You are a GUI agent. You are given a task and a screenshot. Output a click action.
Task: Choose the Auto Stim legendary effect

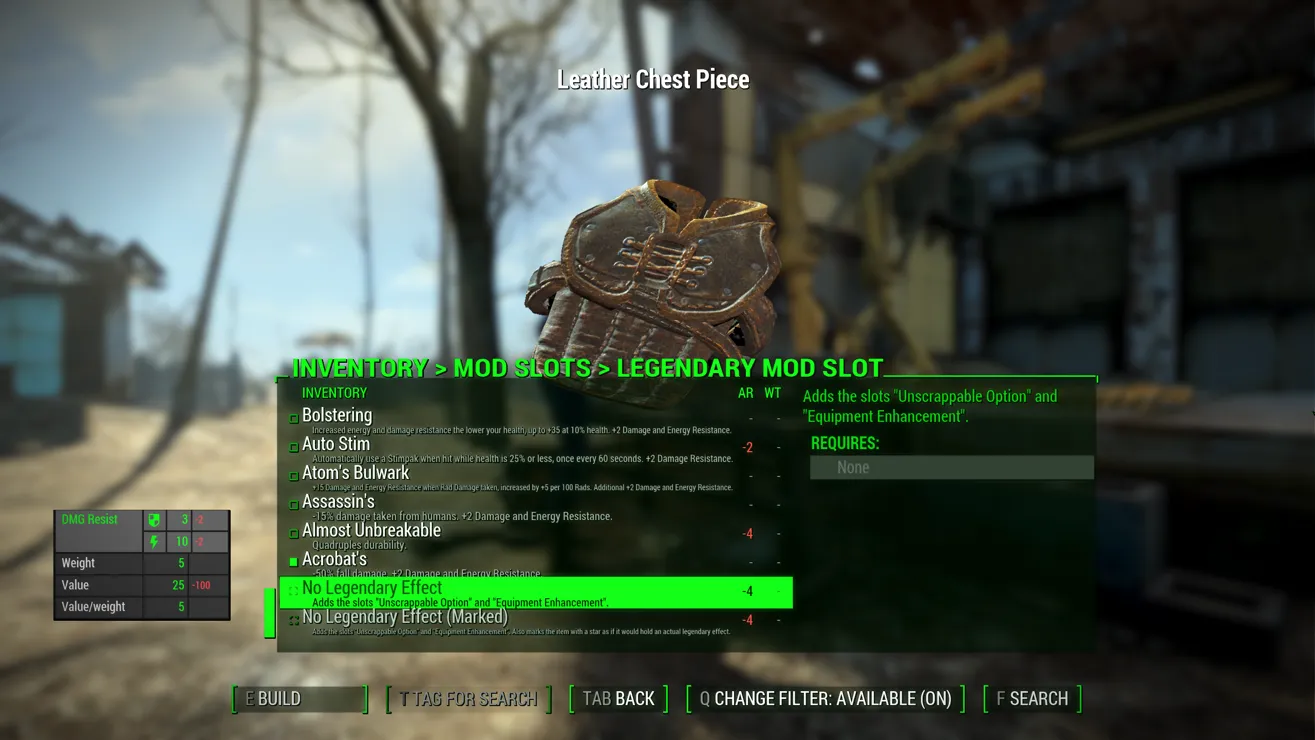(336, 445)
